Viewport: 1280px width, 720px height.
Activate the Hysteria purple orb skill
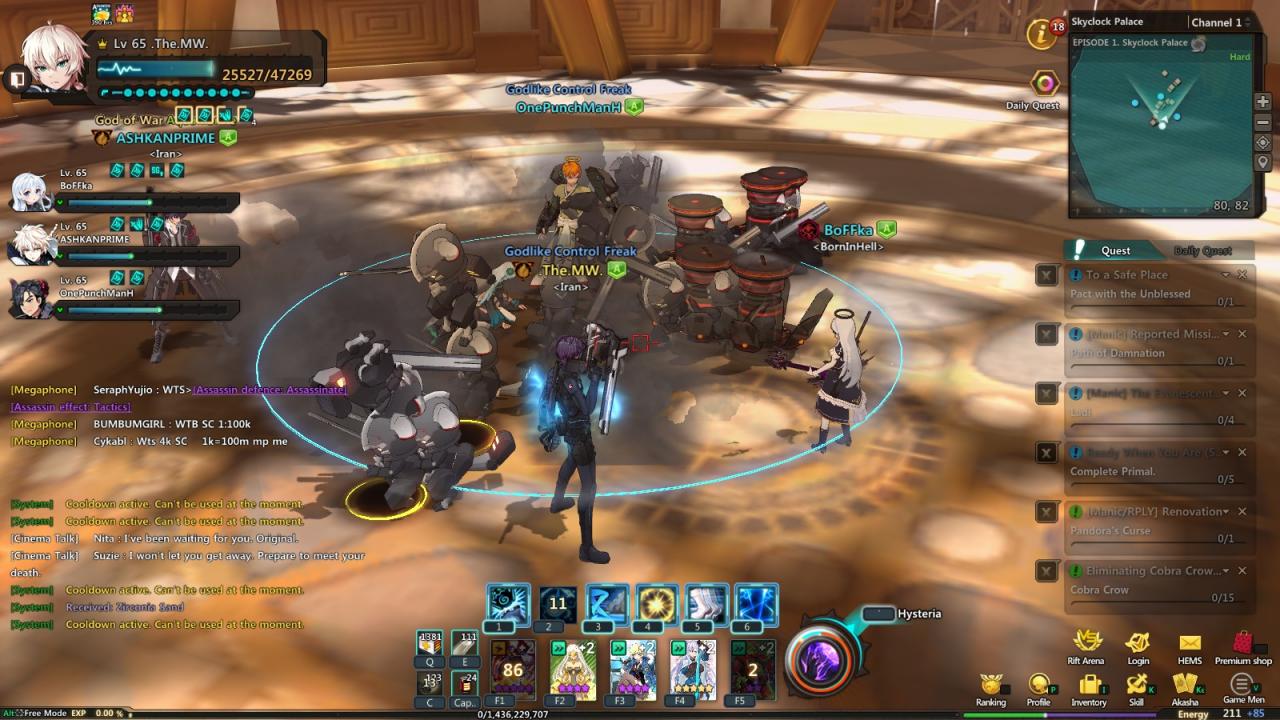pyautogui.click(x=819, y=660)
